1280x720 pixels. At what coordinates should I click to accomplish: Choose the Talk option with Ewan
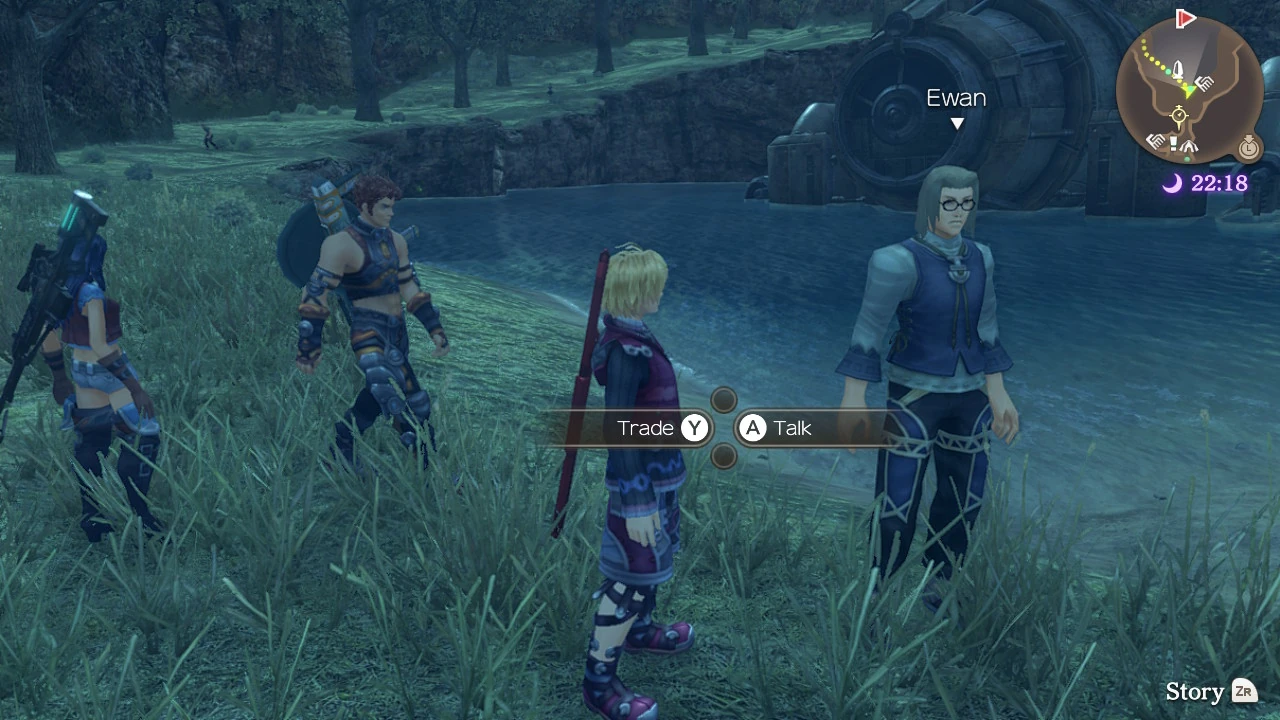tap(790, 428)
